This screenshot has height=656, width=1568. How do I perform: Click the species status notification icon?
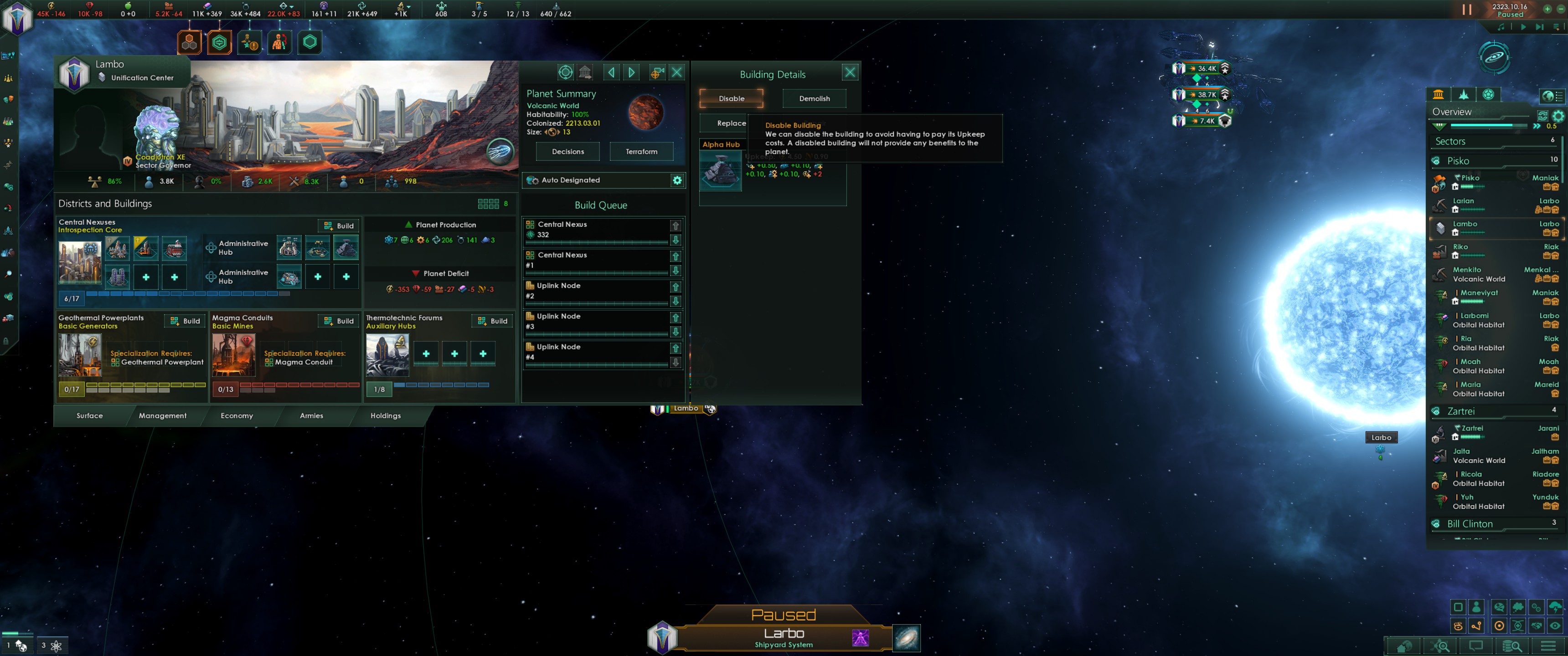279,41
